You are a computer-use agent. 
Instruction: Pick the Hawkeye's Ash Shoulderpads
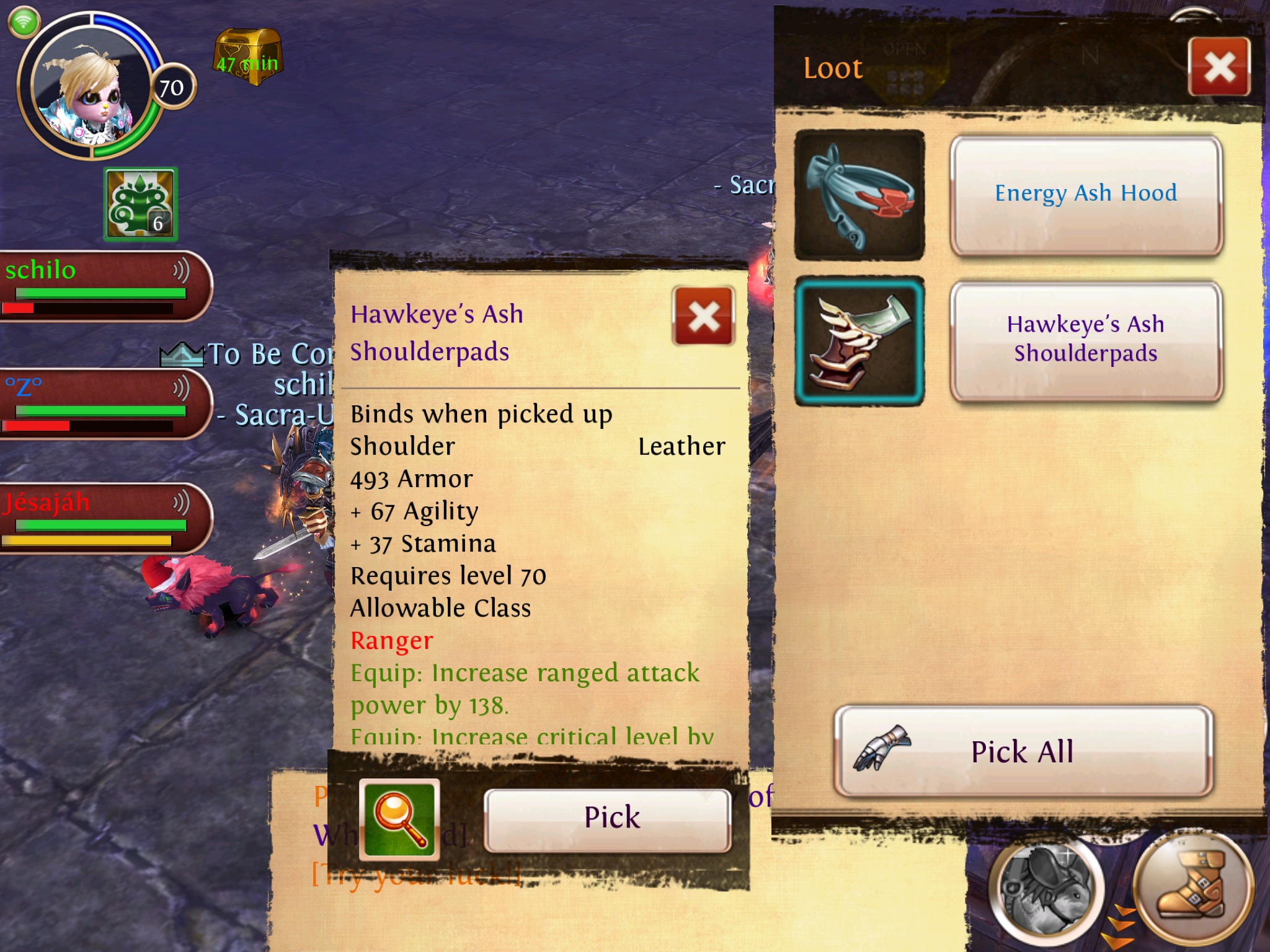[x=607, y=819]
